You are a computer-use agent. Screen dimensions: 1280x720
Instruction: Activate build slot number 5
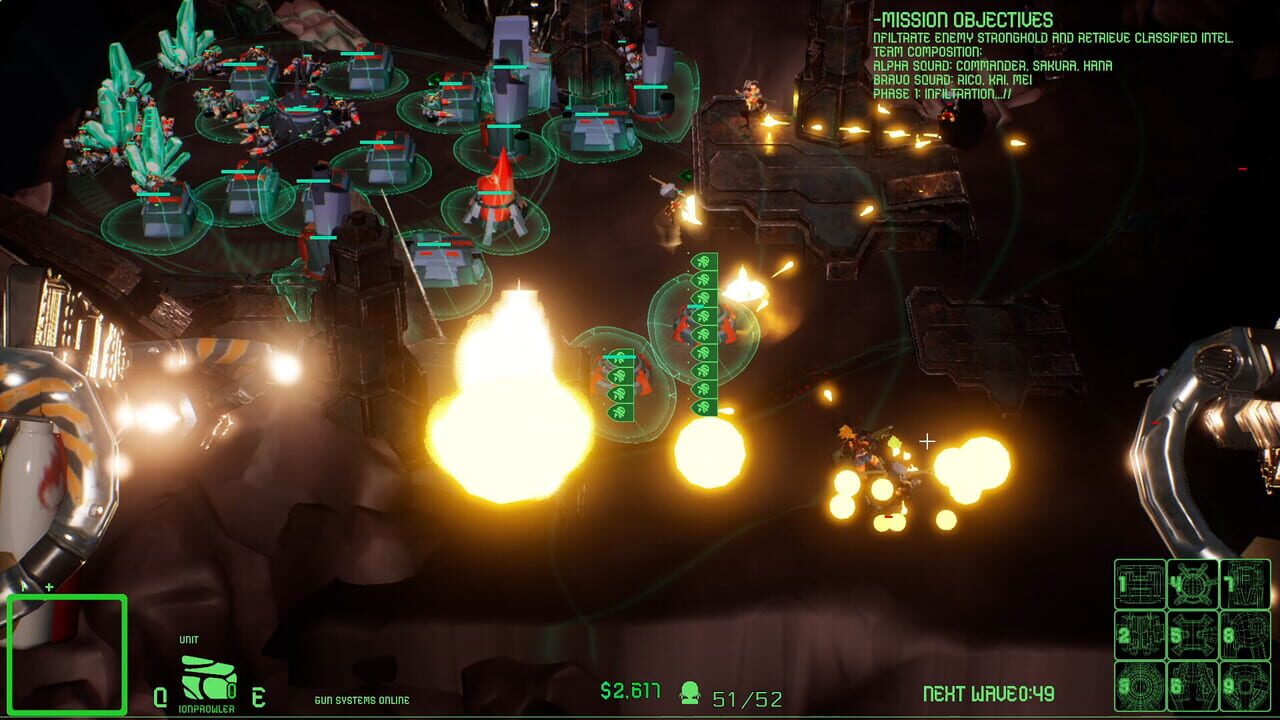[1192, 635]
